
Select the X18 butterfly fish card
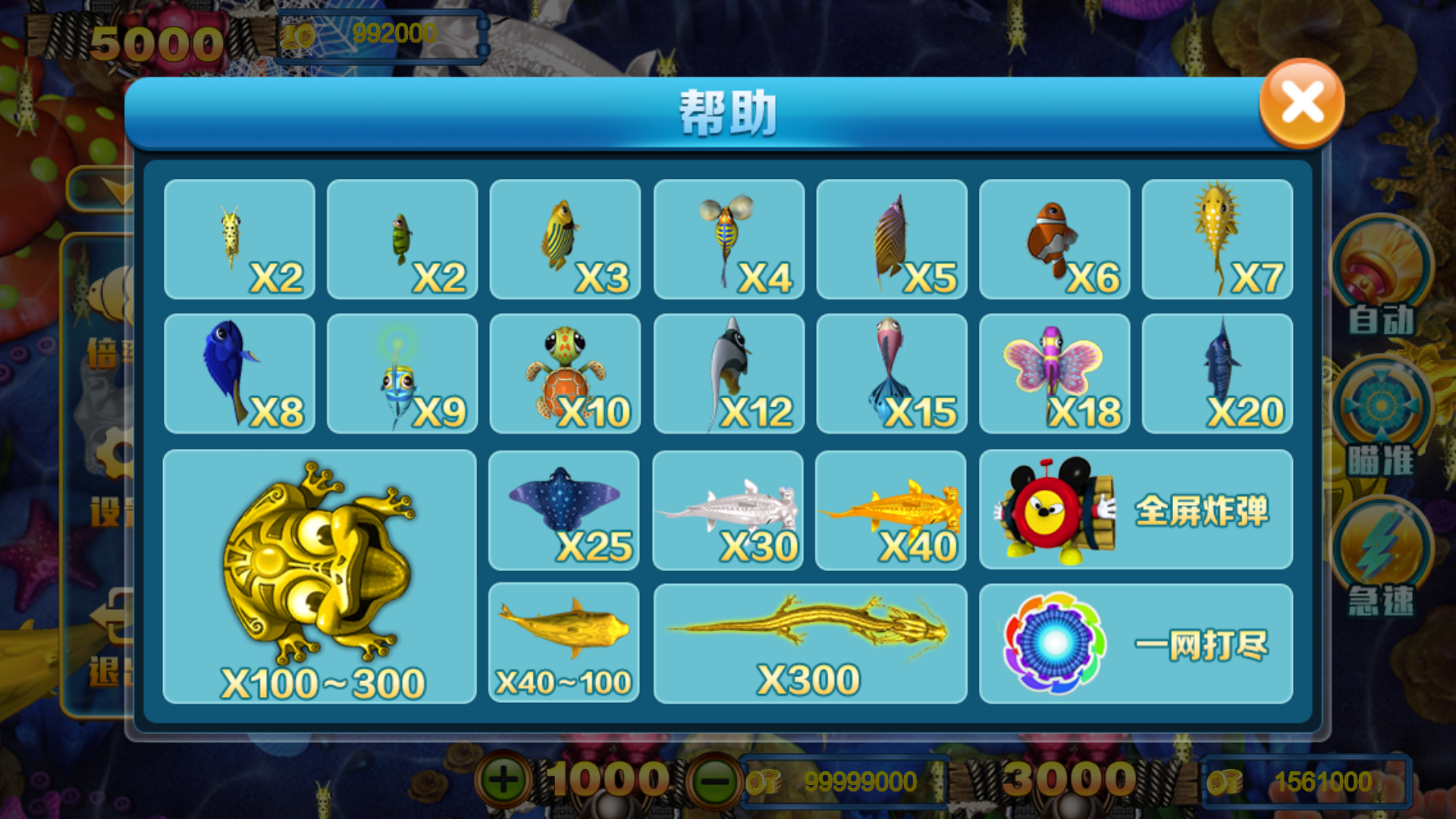click(x=1054, y=373)
